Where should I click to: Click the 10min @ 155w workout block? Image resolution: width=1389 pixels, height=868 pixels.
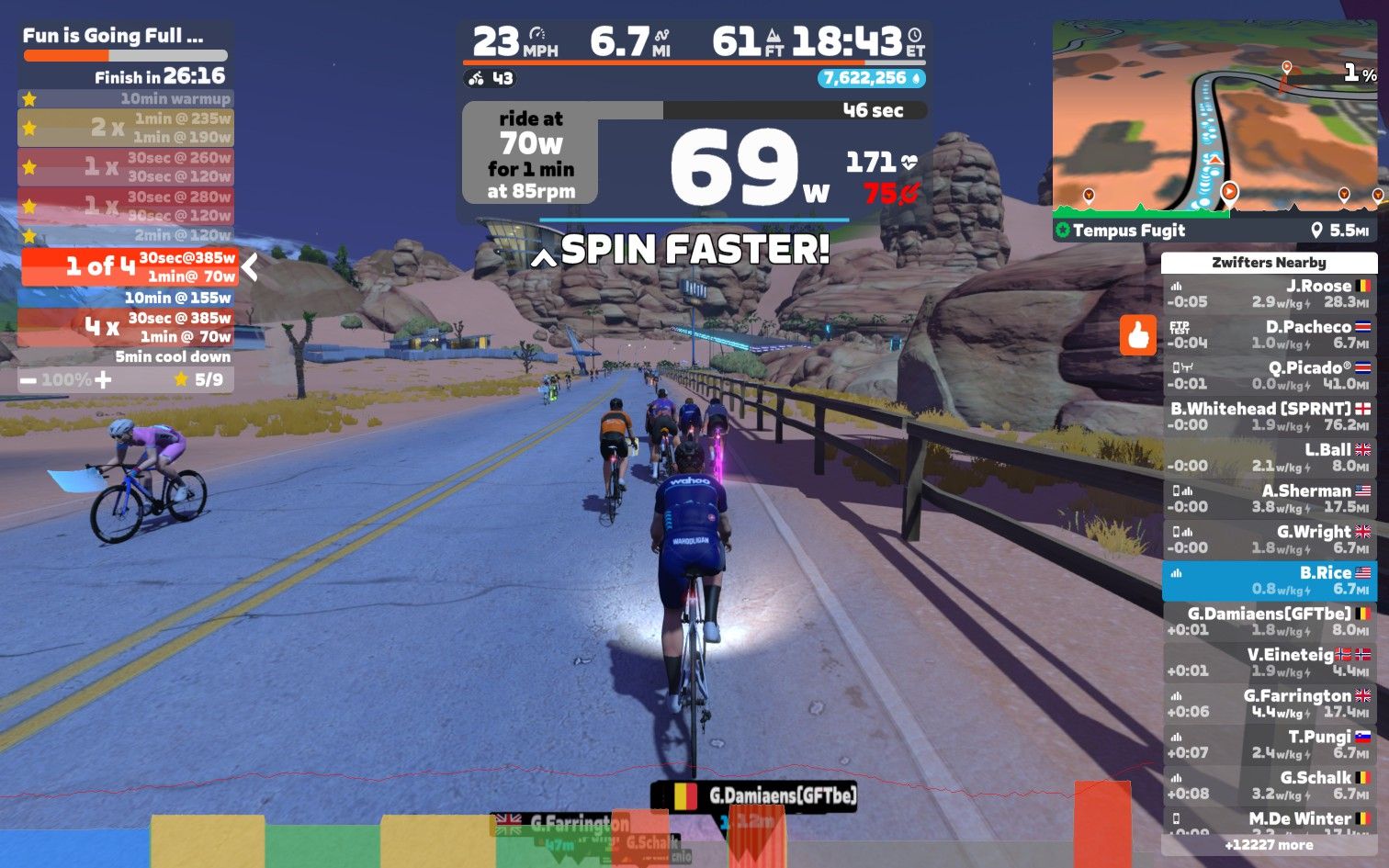click(125, 298)
